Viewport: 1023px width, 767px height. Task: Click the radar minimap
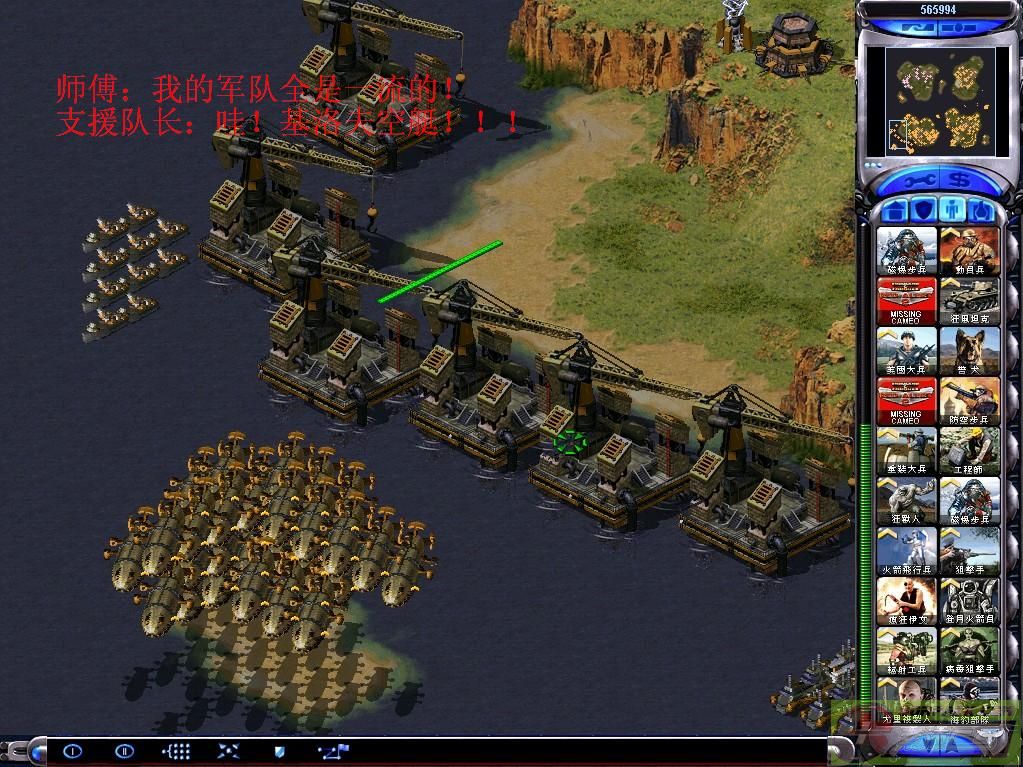[x=936, y=100]
